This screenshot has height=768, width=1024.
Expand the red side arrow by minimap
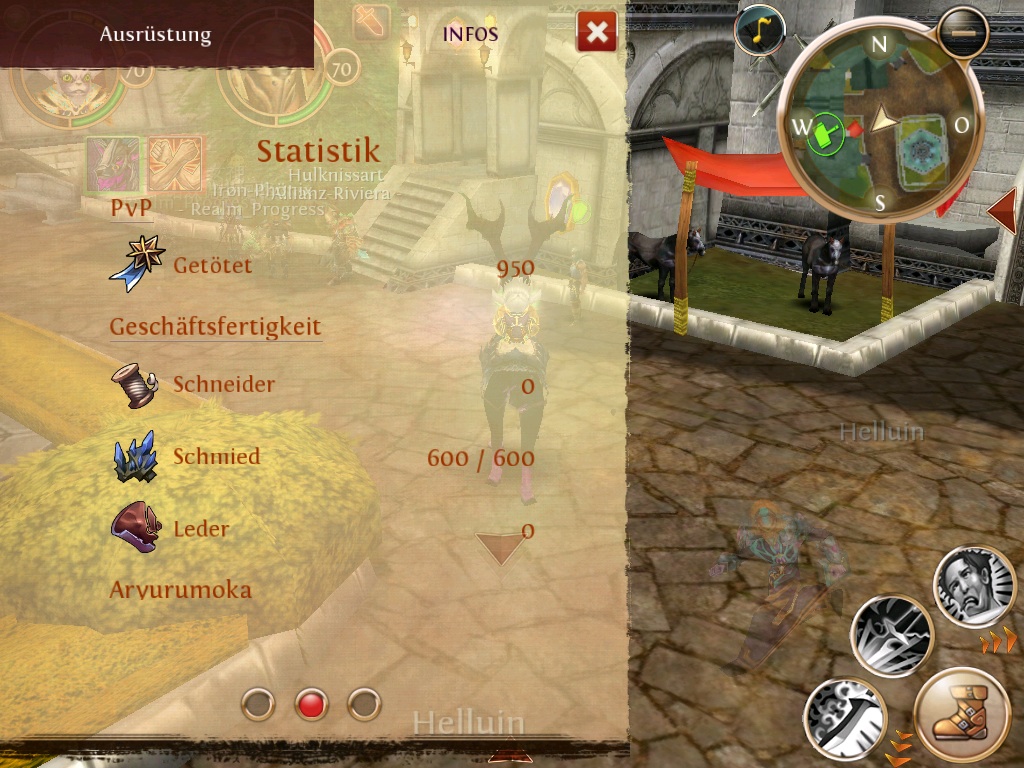[x=1001, y=211]
